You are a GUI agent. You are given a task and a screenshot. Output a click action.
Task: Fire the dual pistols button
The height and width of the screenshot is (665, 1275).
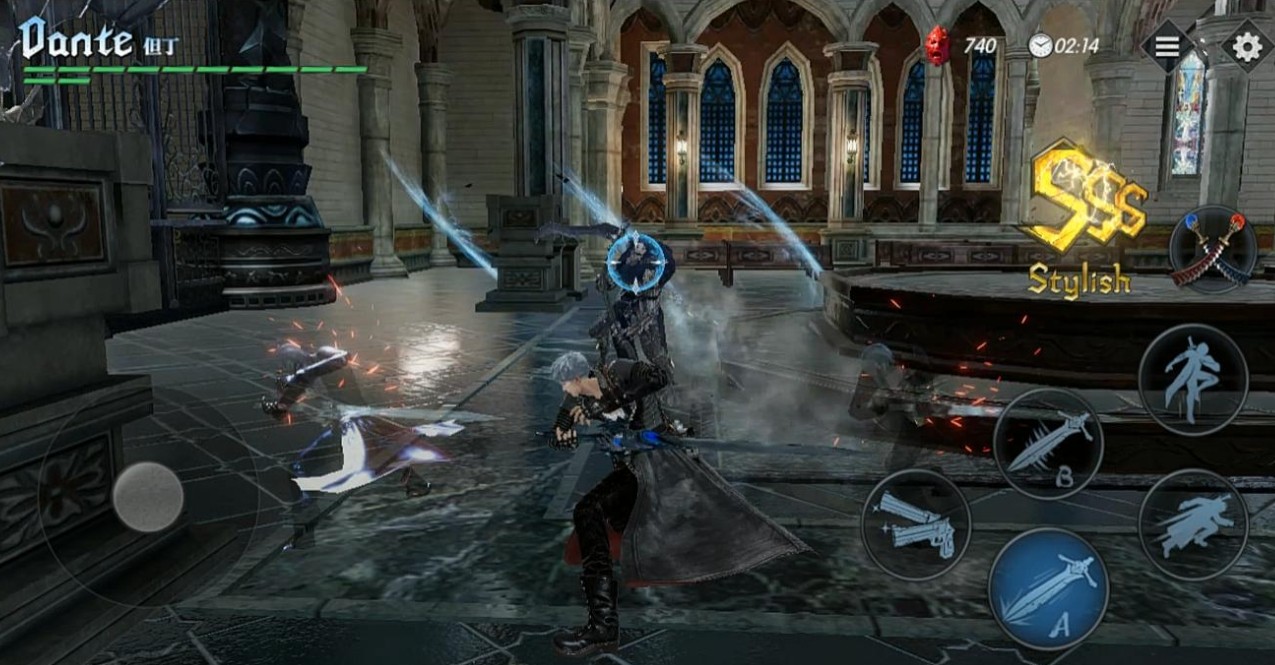click(915, 524)
